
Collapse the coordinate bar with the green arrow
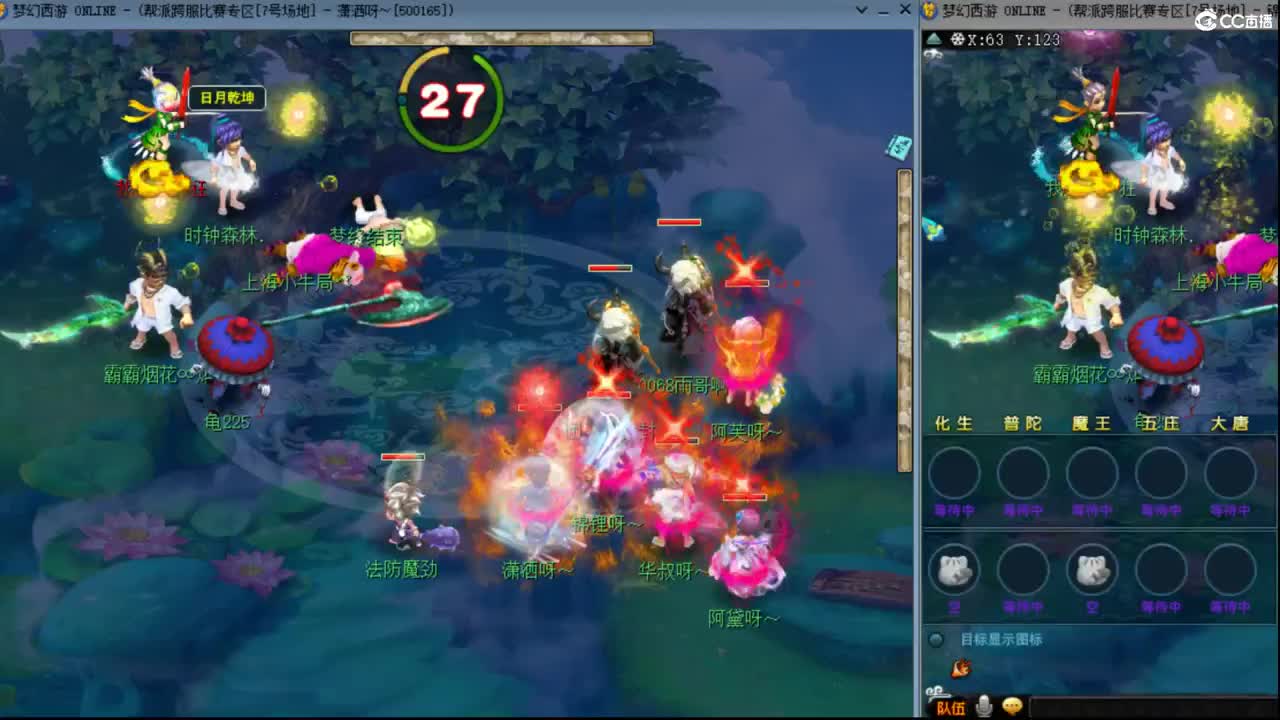(933, 38)
